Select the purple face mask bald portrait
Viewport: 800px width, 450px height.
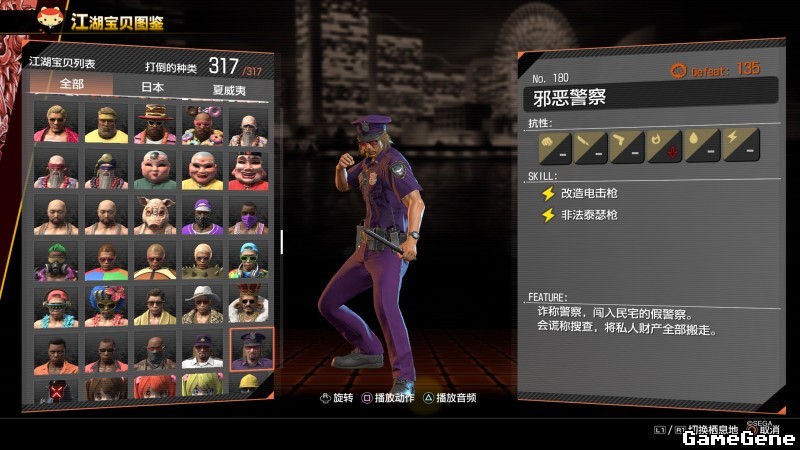250,214
